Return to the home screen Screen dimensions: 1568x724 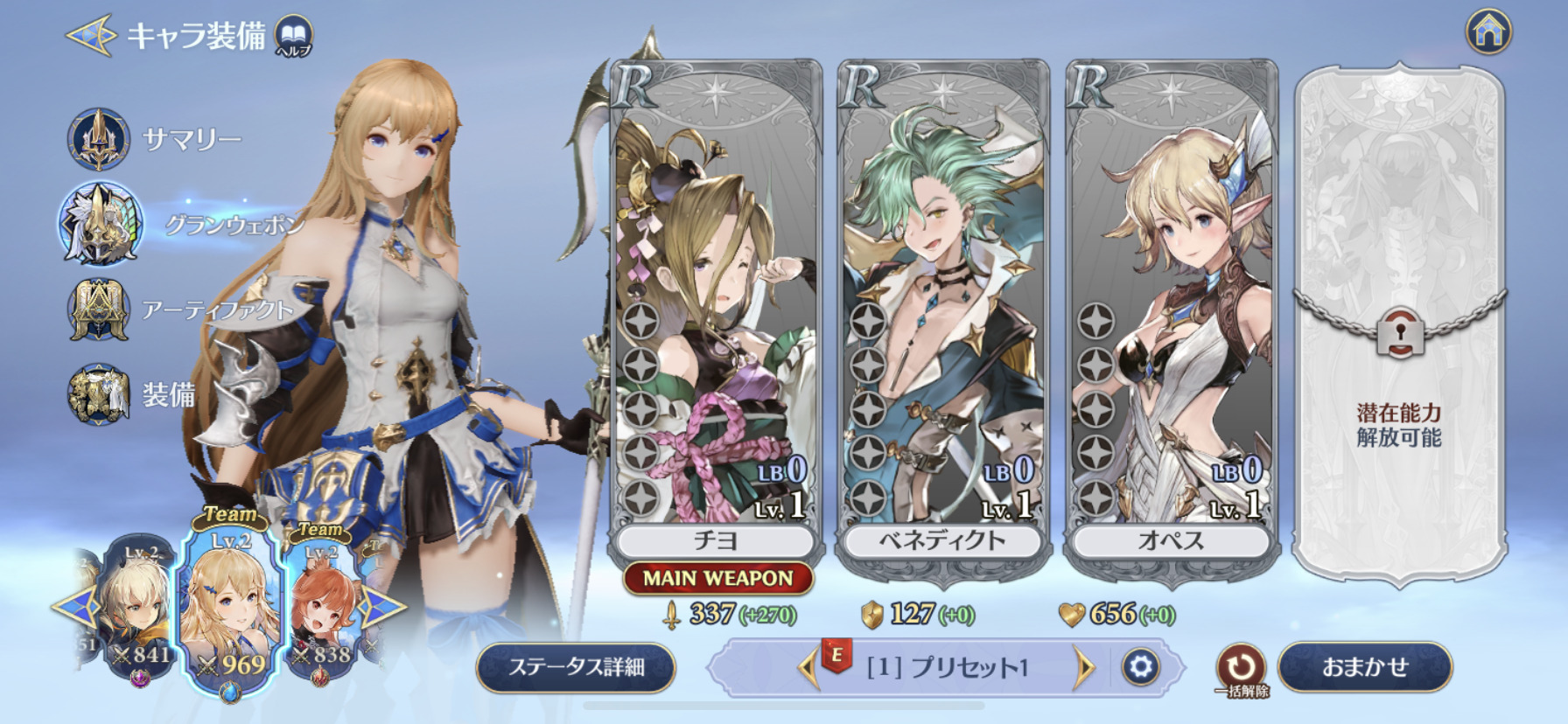(x=1488, y=32)
